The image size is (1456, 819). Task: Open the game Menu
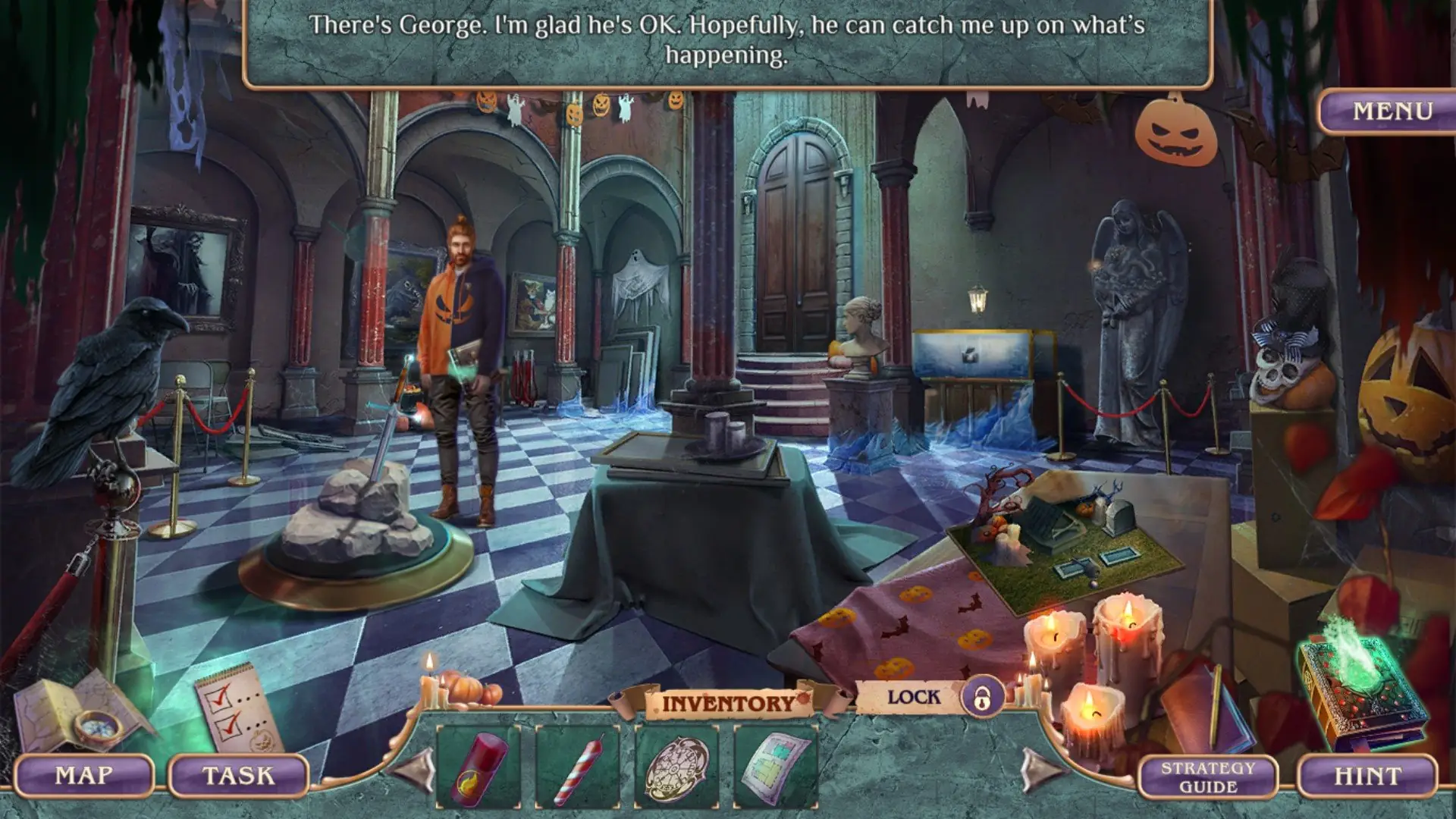pos(1392,111)
